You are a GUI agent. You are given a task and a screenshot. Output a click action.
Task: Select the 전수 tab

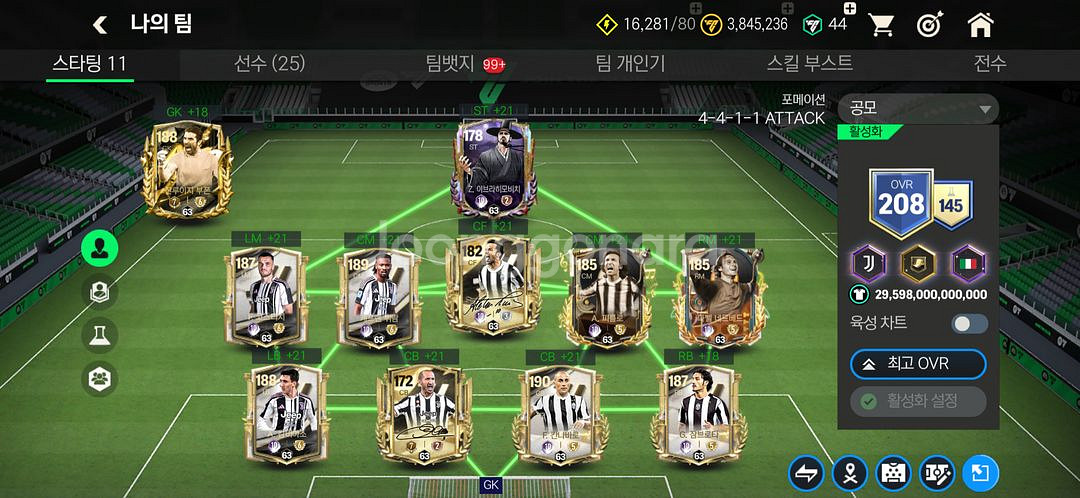pyautogui.click(x=989, y=64)
